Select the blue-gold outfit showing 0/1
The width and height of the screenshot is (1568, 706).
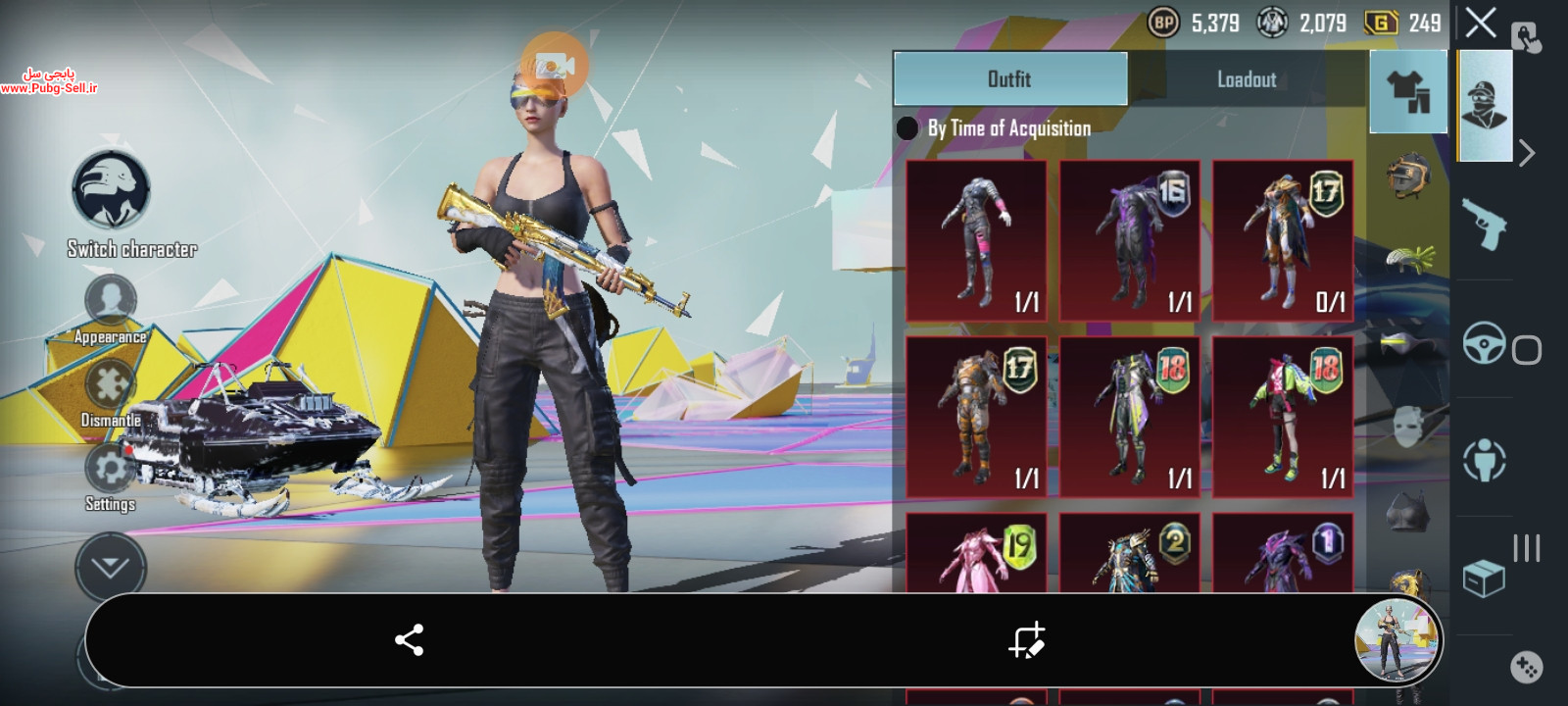[1283, 241]
